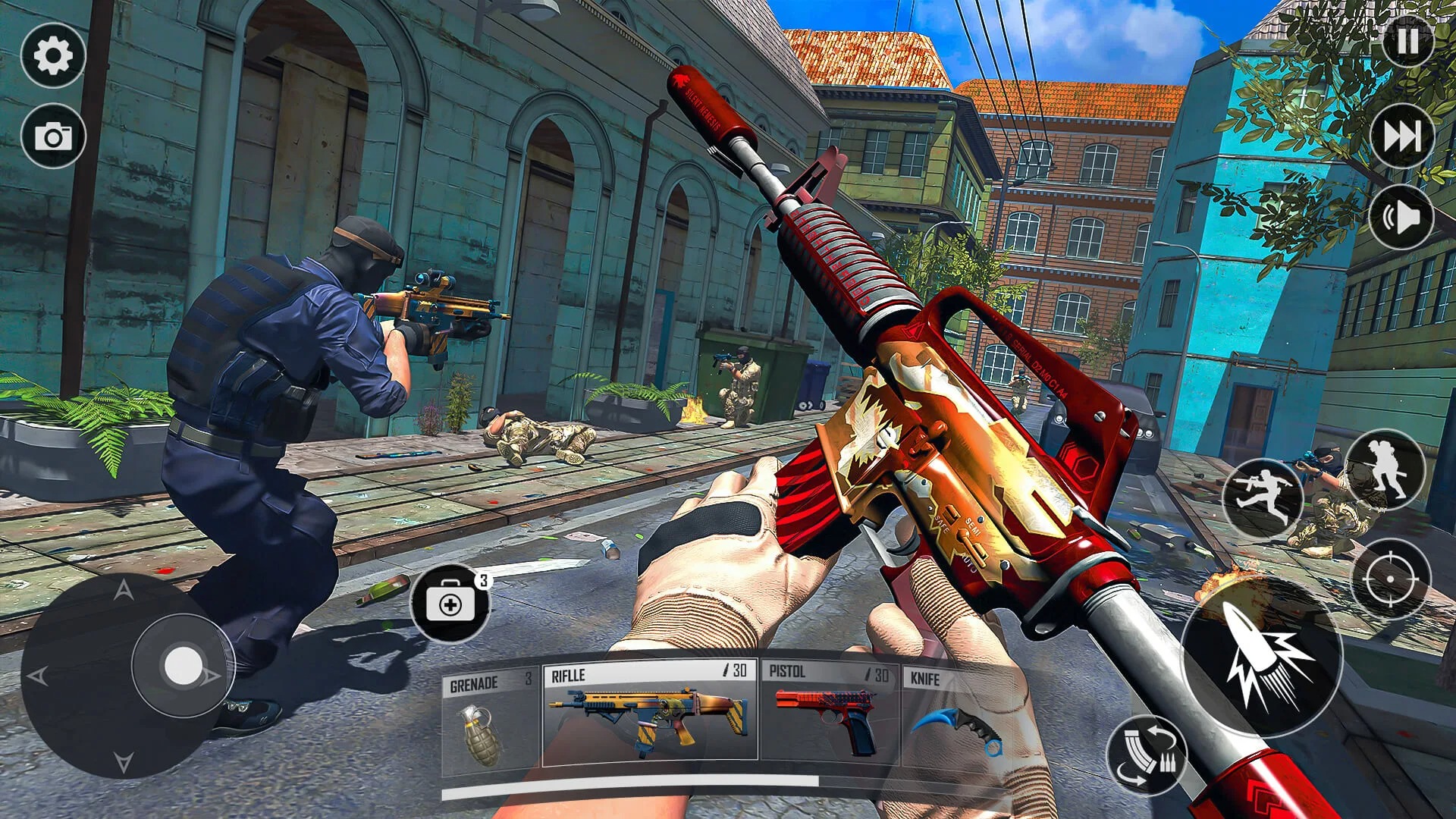Tap the reload magazine icon
Screen dimensions: 1456x819
coord(1150,753)
